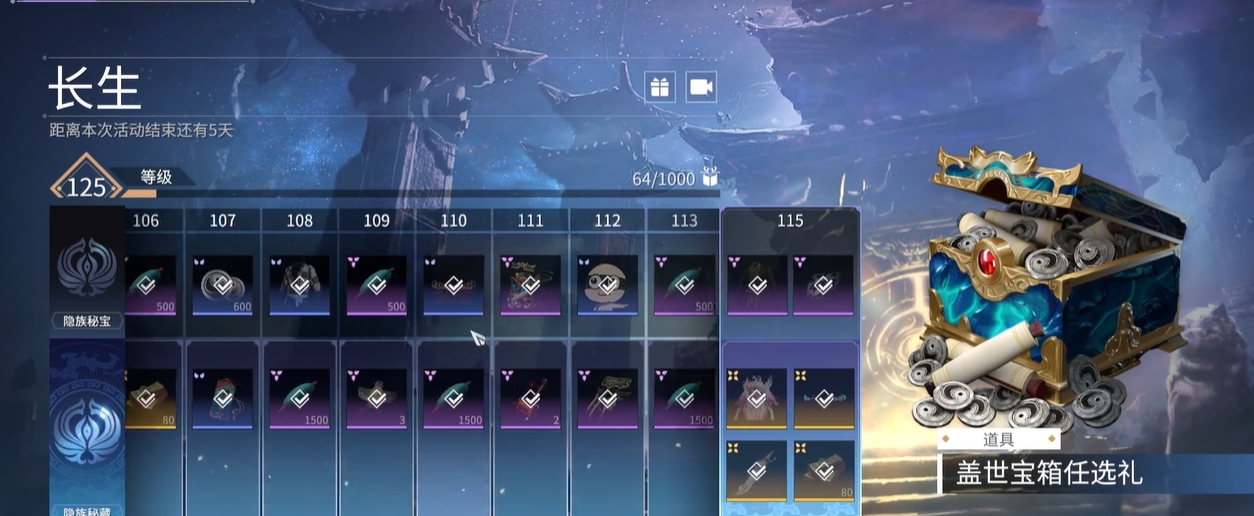The image size is (1254, 516).
Task: Select the level 107 silver coins reward
Action: (222, 285)
